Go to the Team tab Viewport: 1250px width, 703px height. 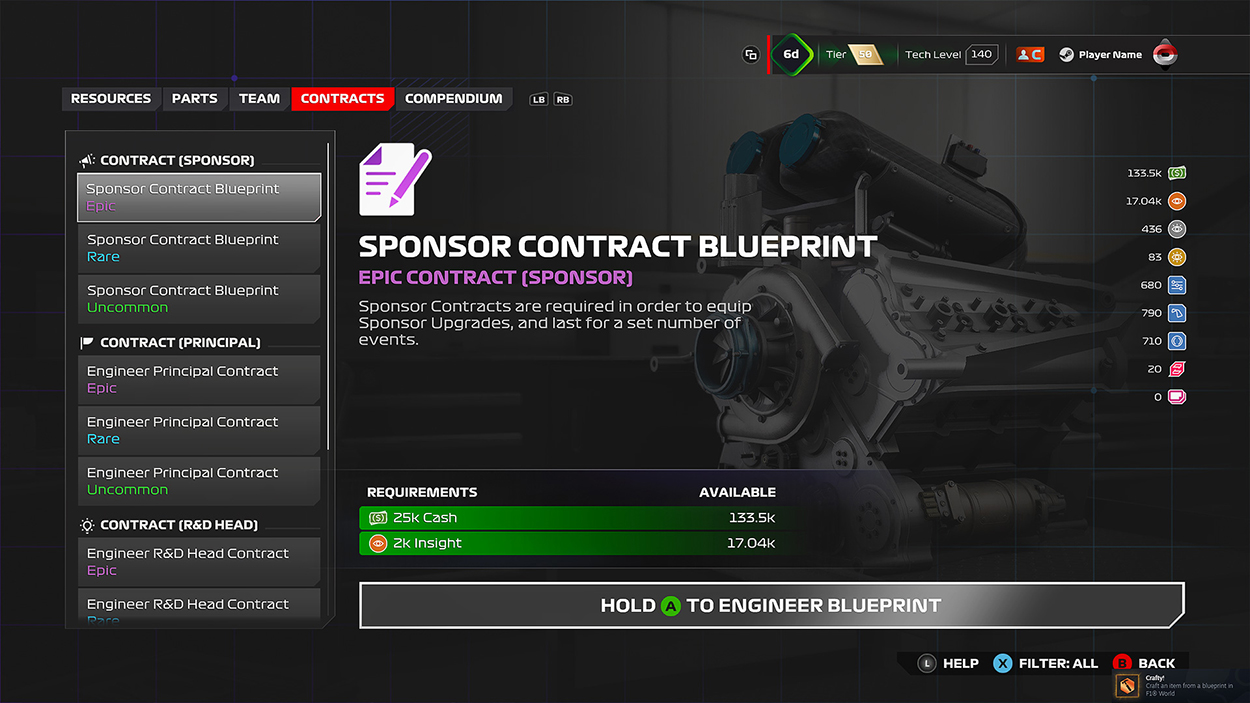click(259, 99)
